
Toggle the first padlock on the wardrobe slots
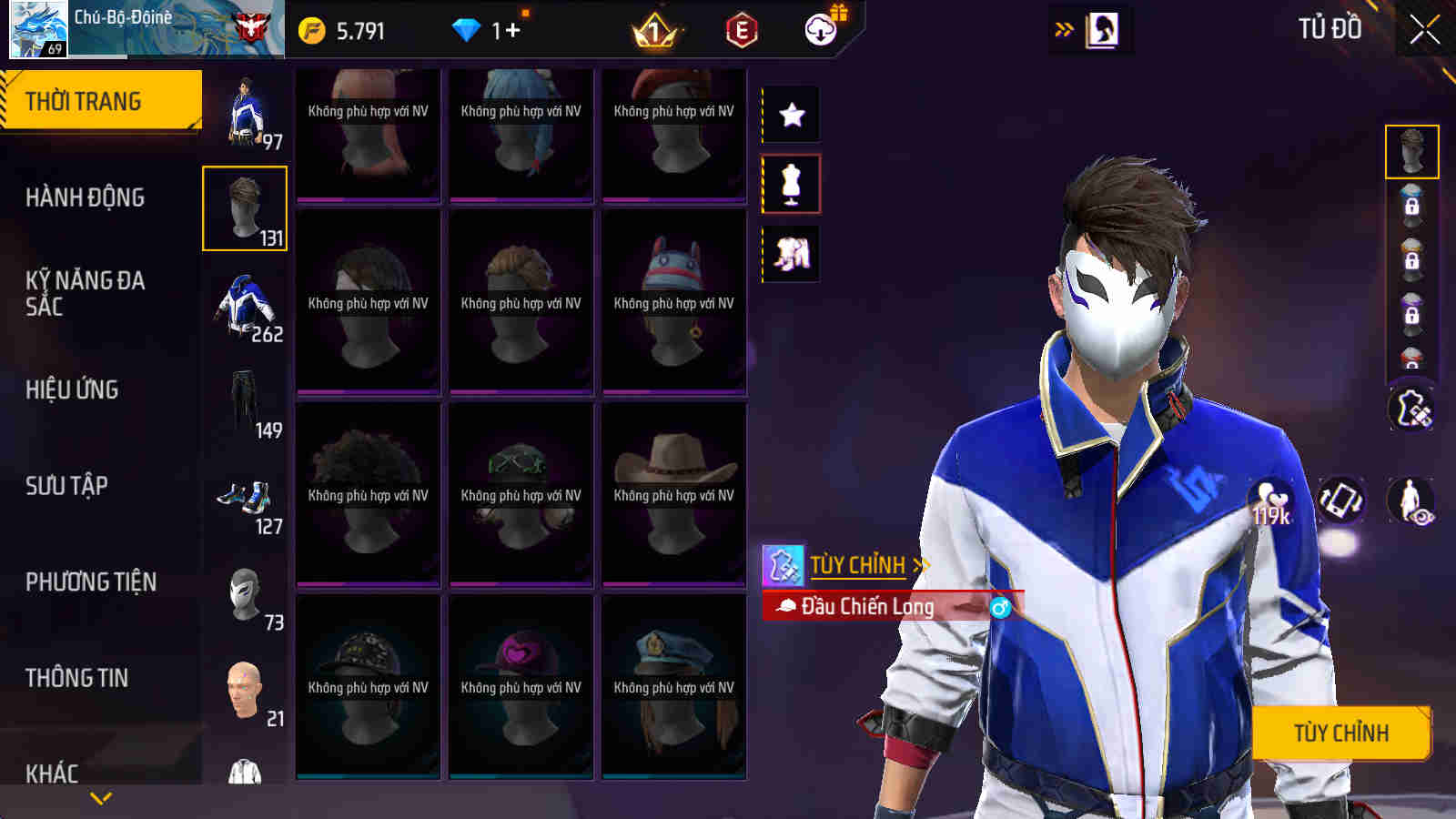tap(1413, 207)
